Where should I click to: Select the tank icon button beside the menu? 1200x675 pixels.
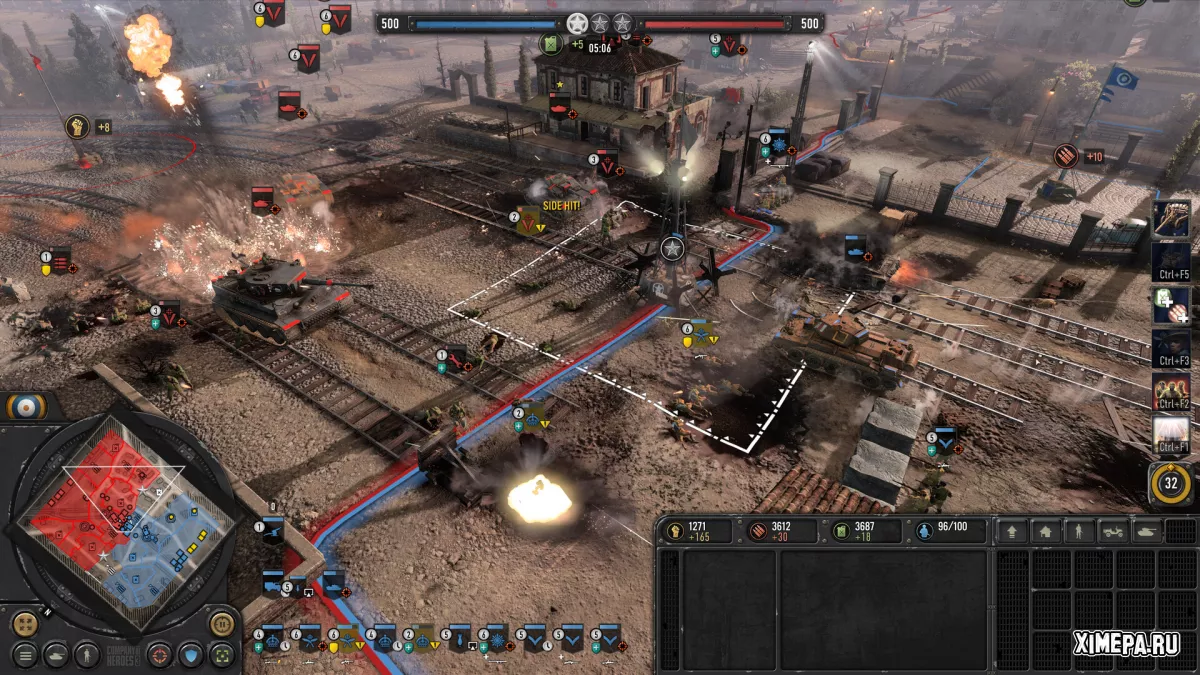click(56, 655)
